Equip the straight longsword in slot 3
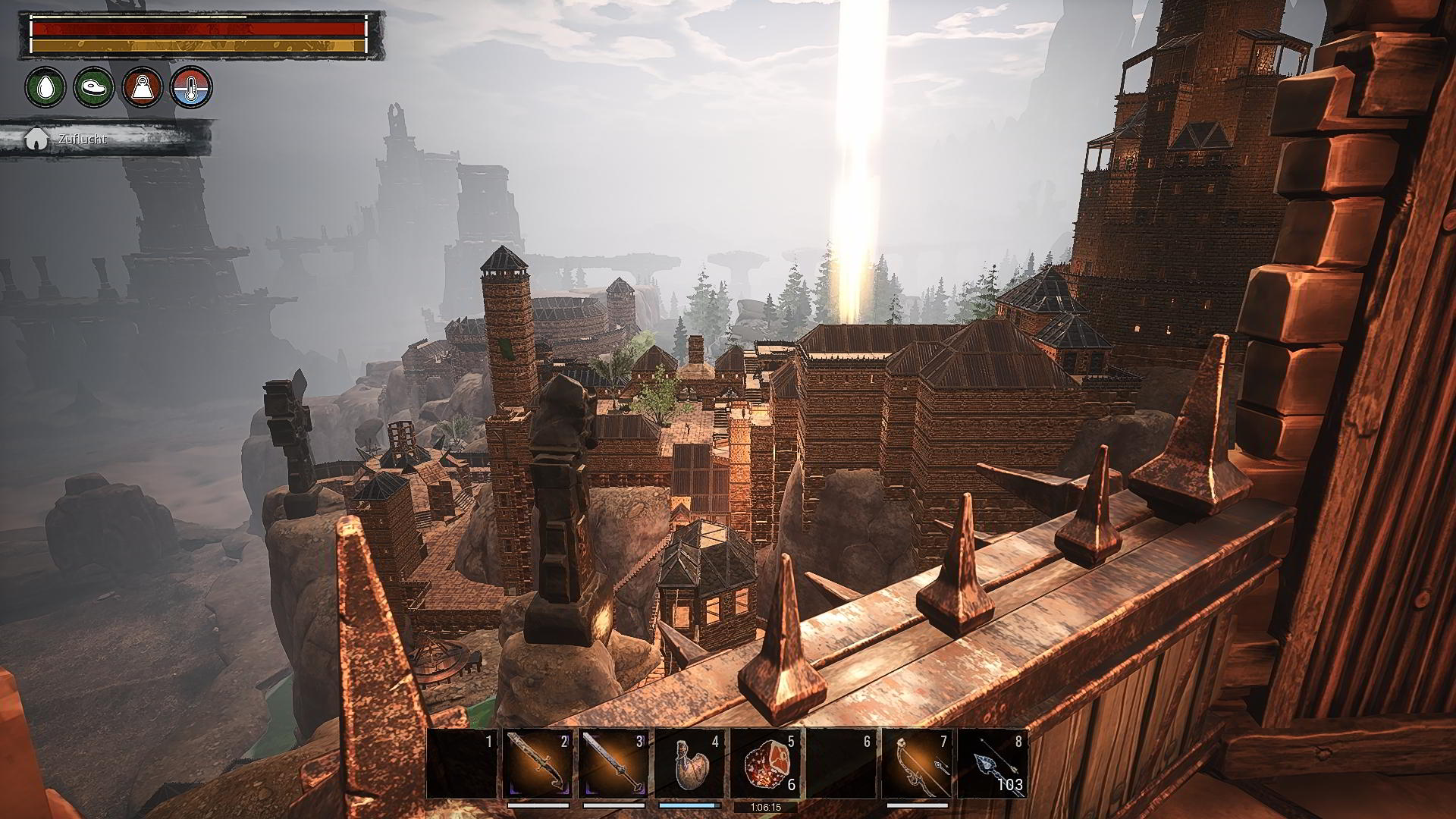 (613, 764)
